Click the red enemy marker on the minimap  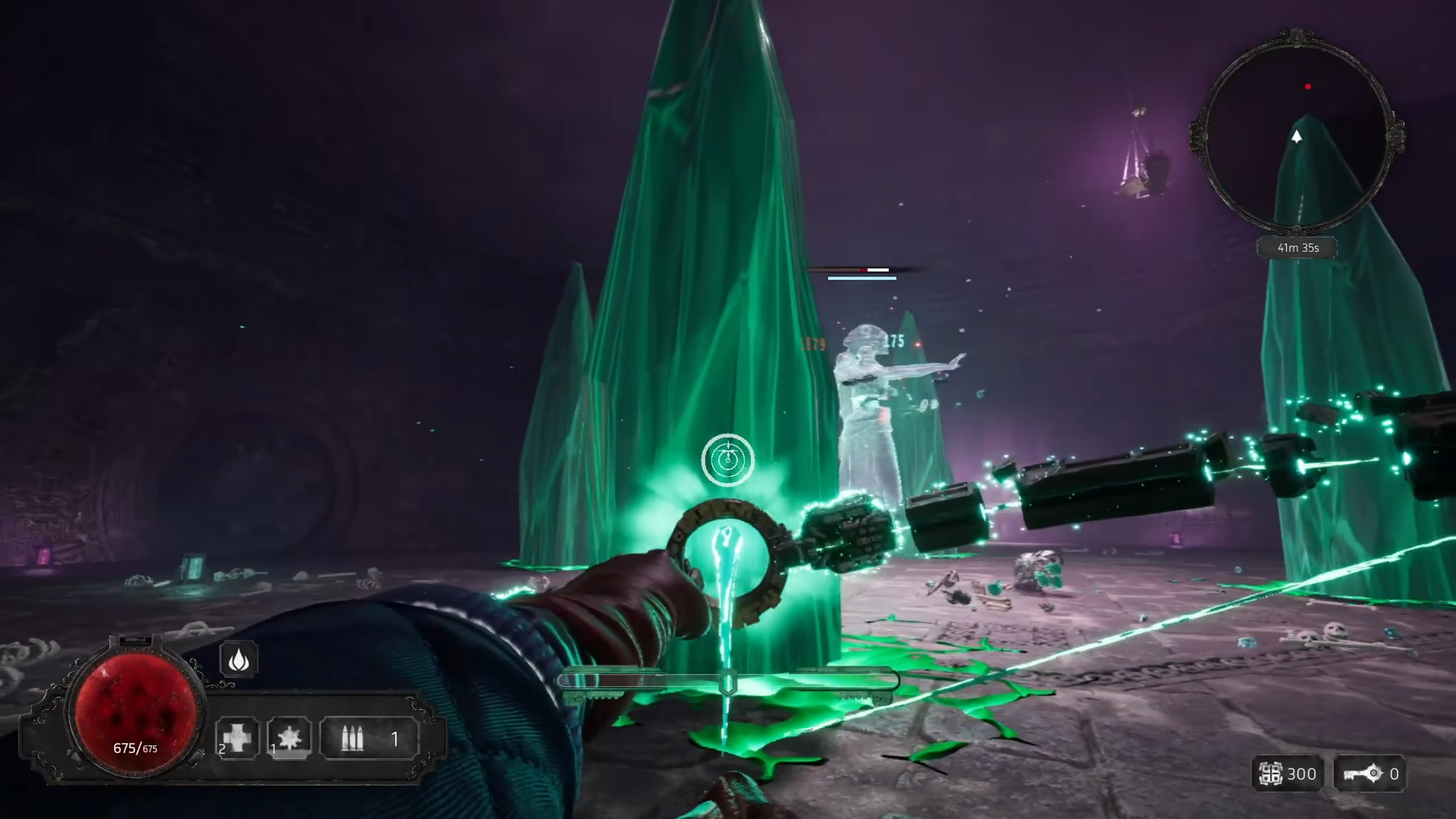pyautogui.click(x=1308, y=86)
